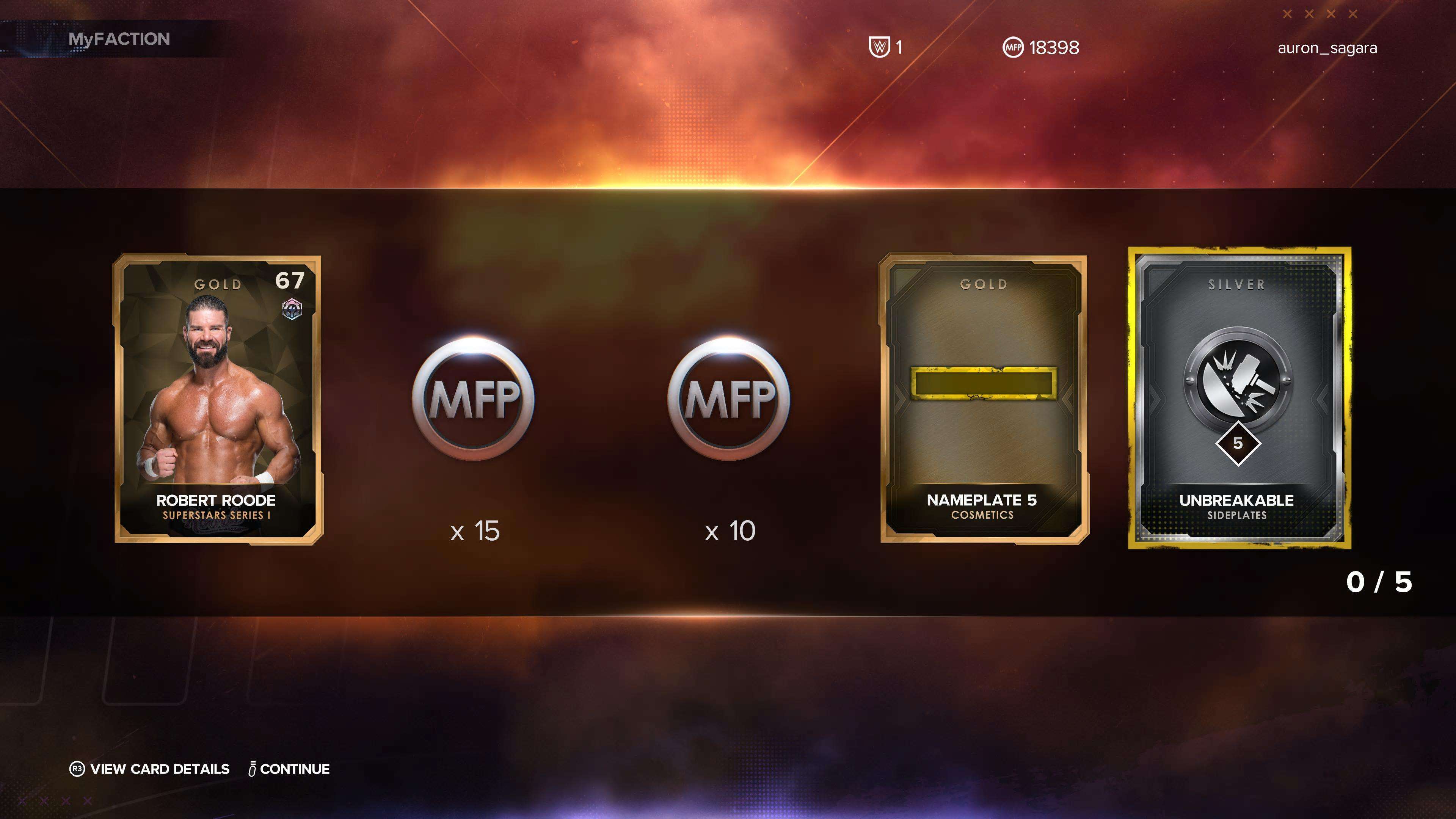Select the Robert Roode gold card
This screenshot has width=1456, height=819.
tap(218, 399)
